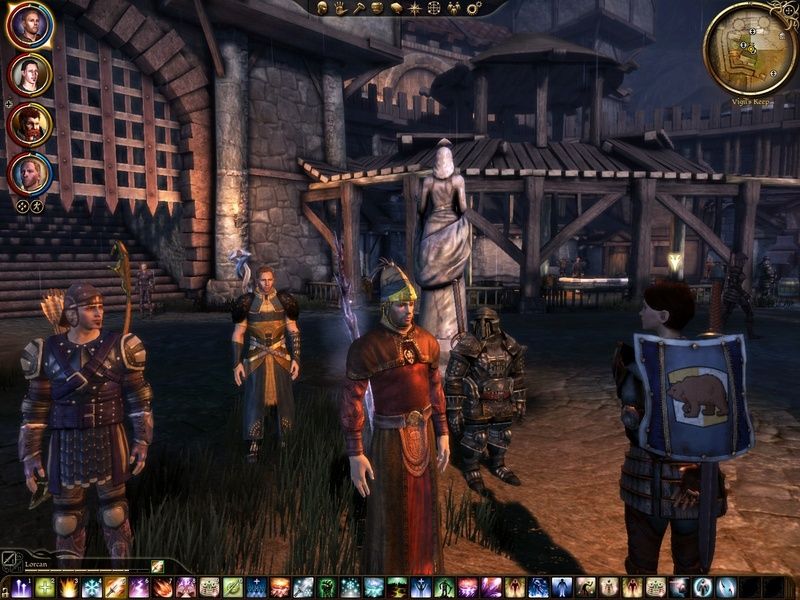800x600 pixels.
Task: Click the Vigil's Keep minimap
Action: pos(749,48)
